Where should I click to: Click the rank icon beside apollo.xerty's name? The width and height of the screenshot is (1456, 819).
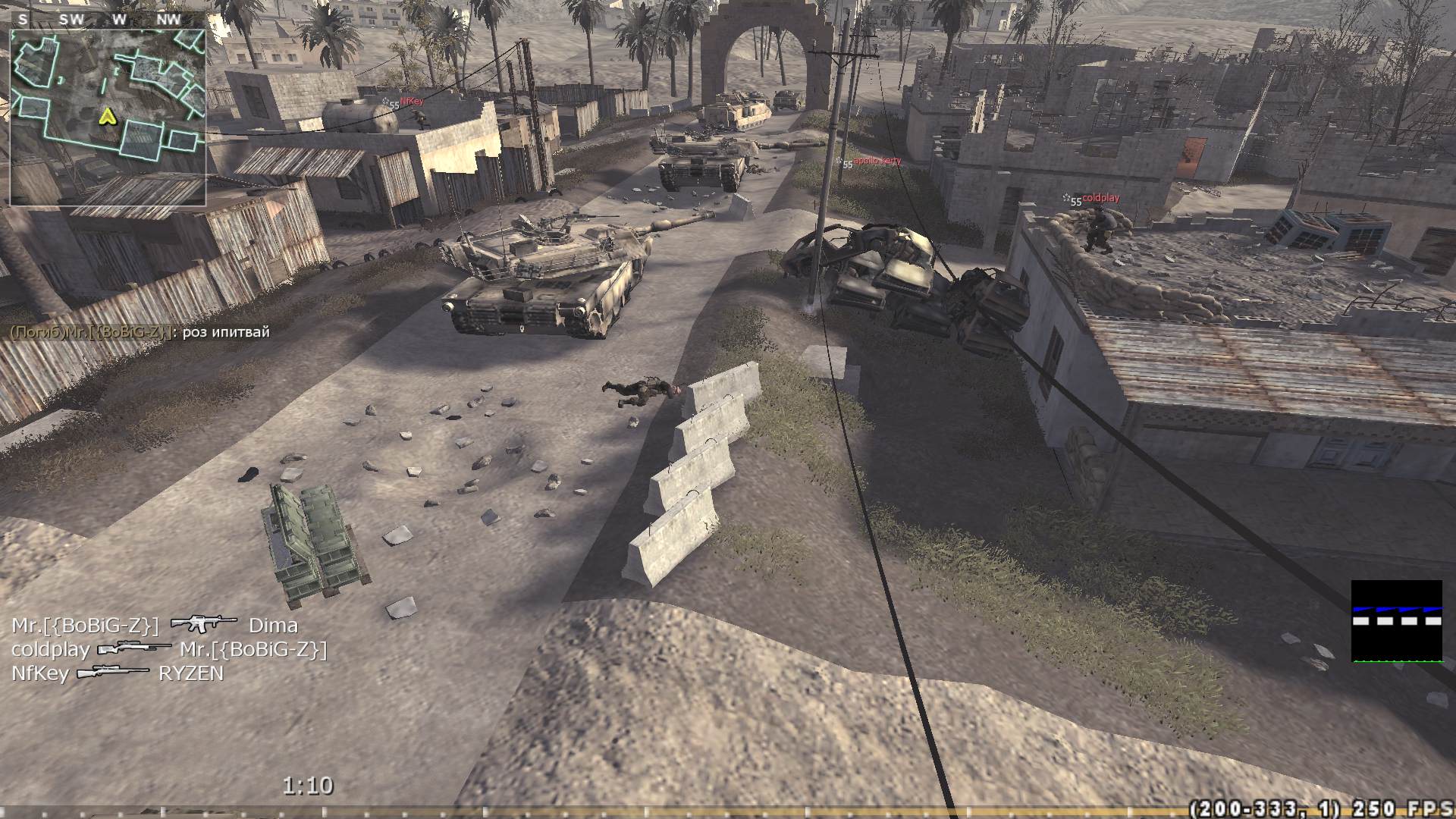tap(844, 163)
